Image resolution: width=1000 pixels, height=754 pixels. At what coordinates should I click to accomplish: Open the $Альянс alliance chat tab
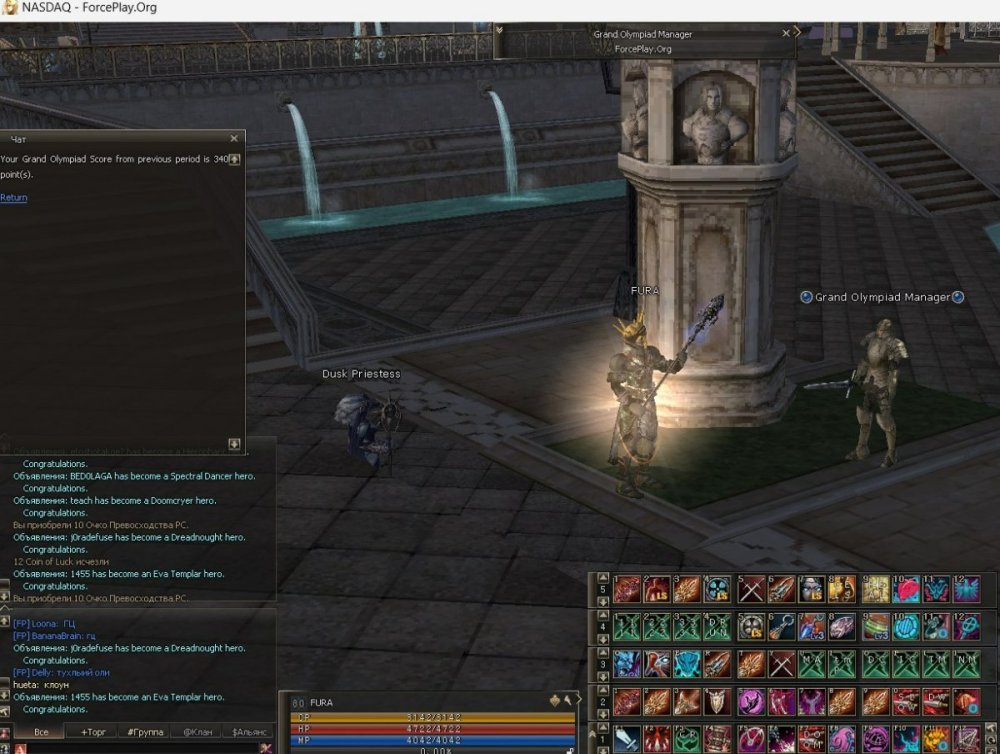pyautogui.click(x=248, y=733)
